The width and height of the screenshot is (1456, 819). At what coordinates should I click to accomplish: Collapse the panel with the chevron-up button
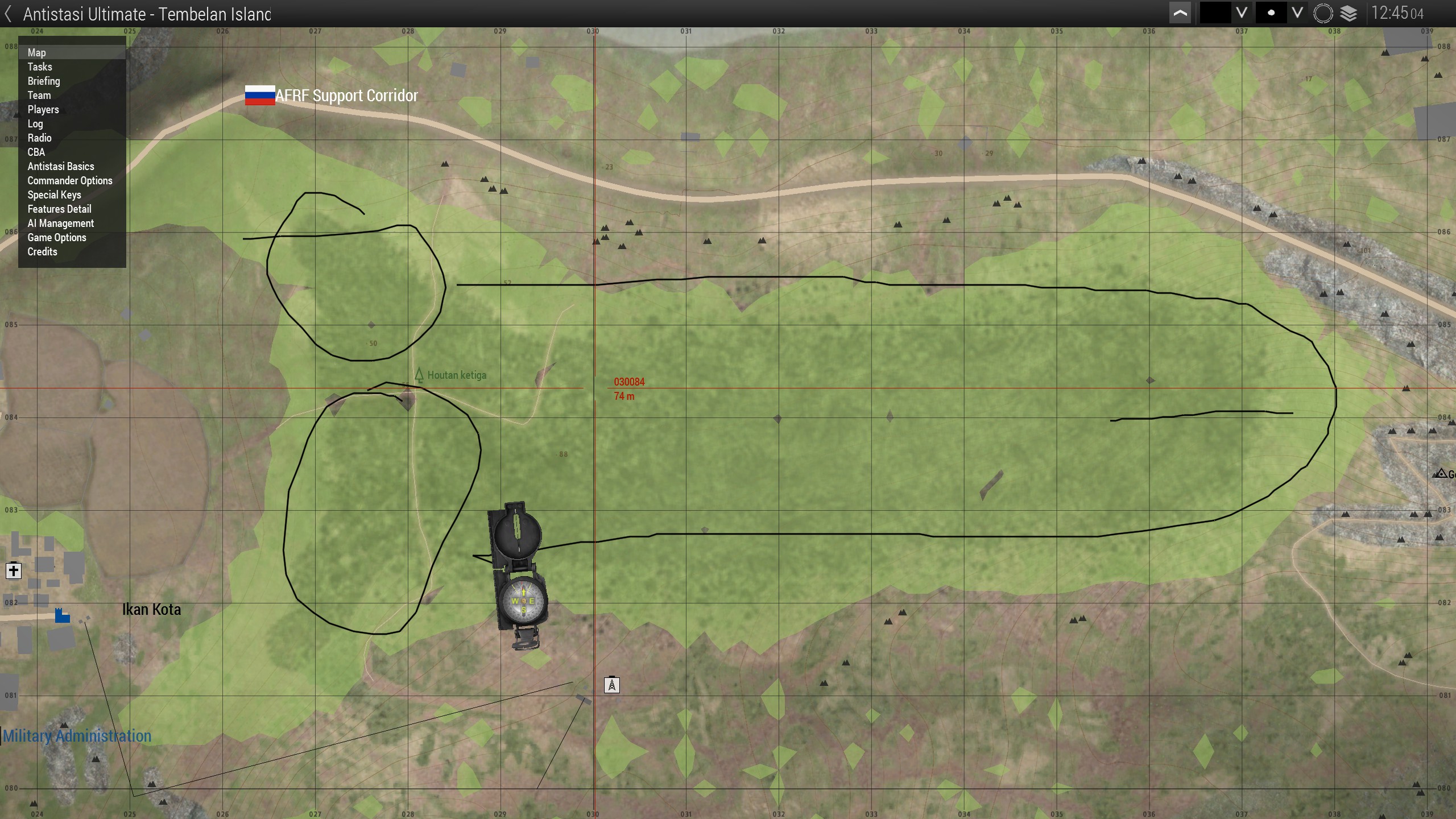pos(1181,13)
